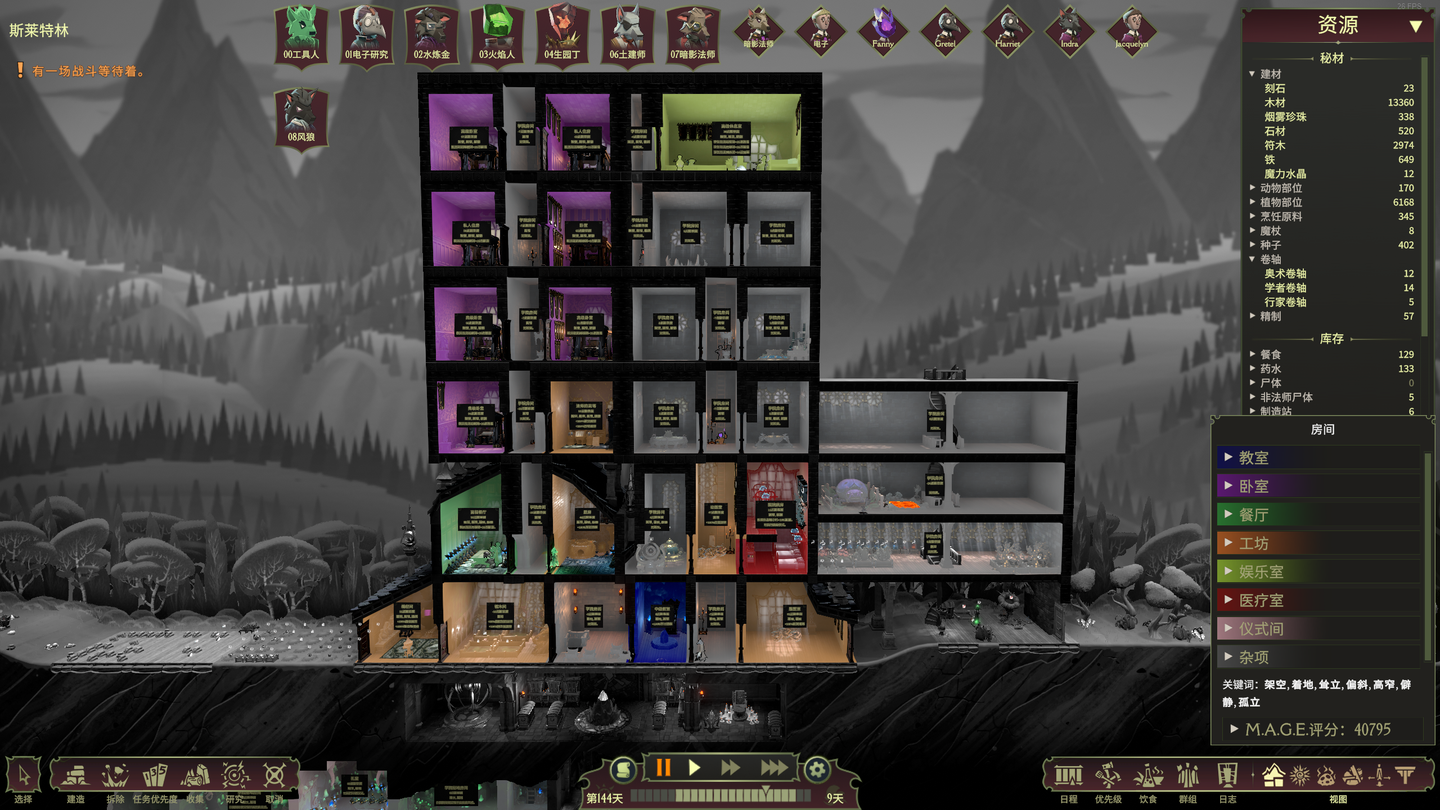Image resolution: width=1440 pixels, height=810 pixels.
Task: Choose the 拆除 demolish tool
Action: pos(115,776)
